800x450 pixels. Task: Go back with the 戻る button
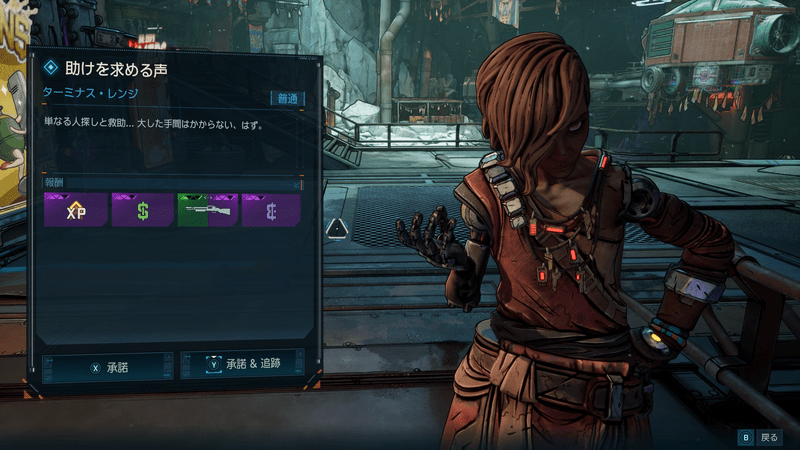(x=760, y=437)
